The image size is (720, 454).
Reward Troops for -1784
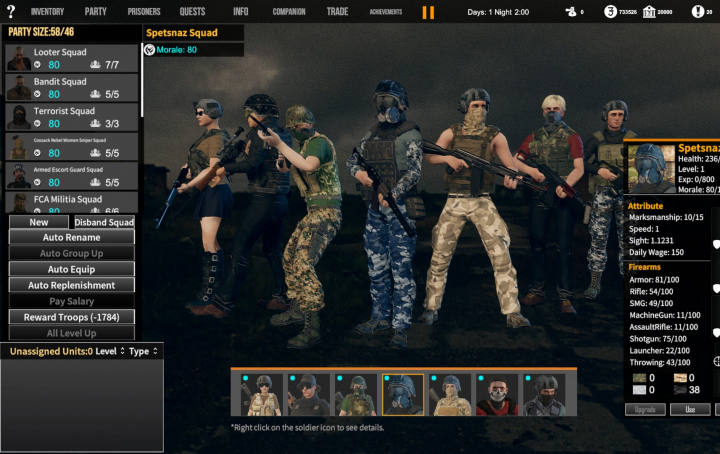point(71,317)
